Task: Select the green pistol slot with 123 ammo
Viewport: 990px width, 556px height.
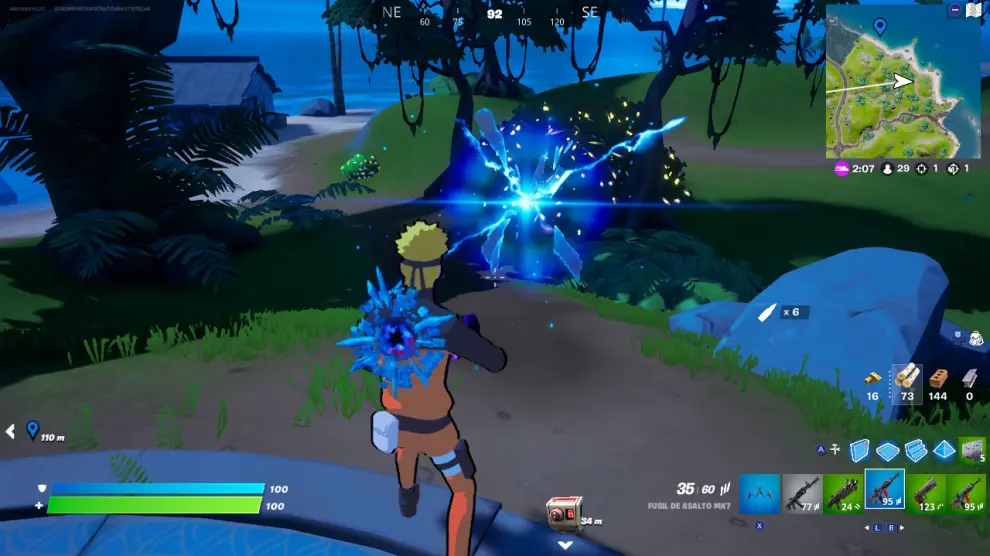Action: tap(926, 491)
